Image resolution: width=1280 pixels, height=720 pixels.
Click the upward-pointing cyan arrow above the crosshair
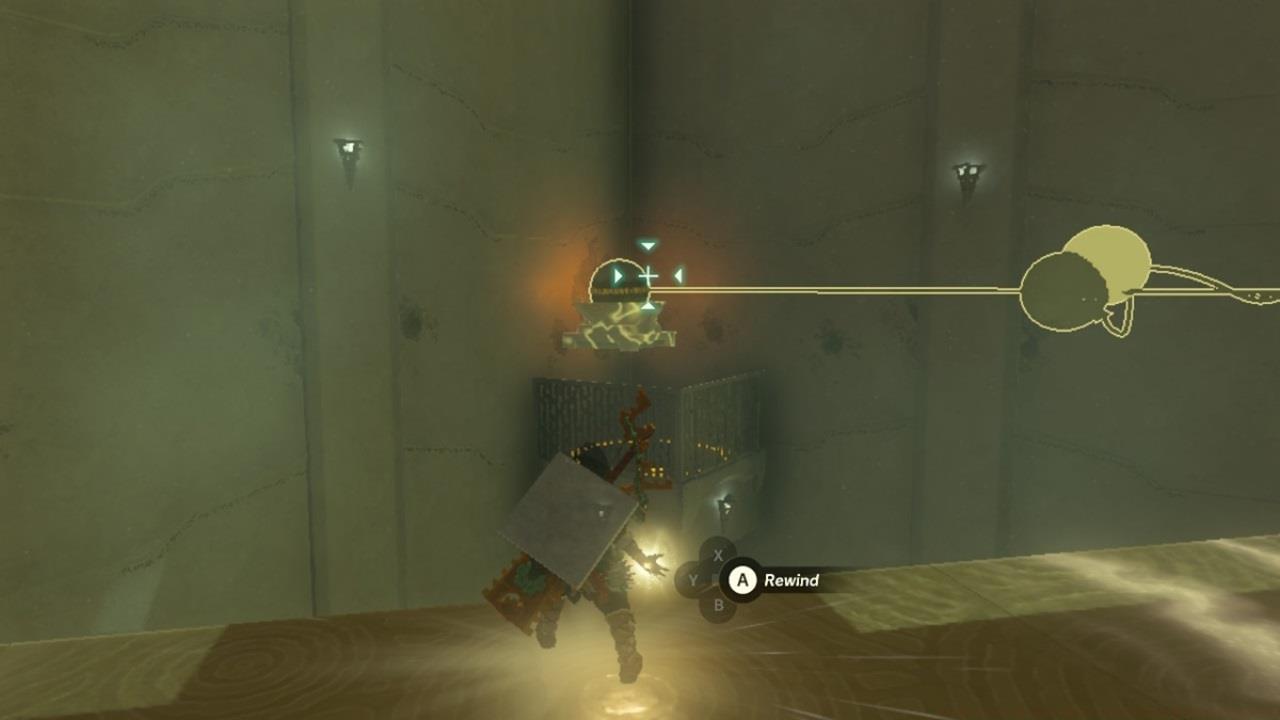point(648,246)
